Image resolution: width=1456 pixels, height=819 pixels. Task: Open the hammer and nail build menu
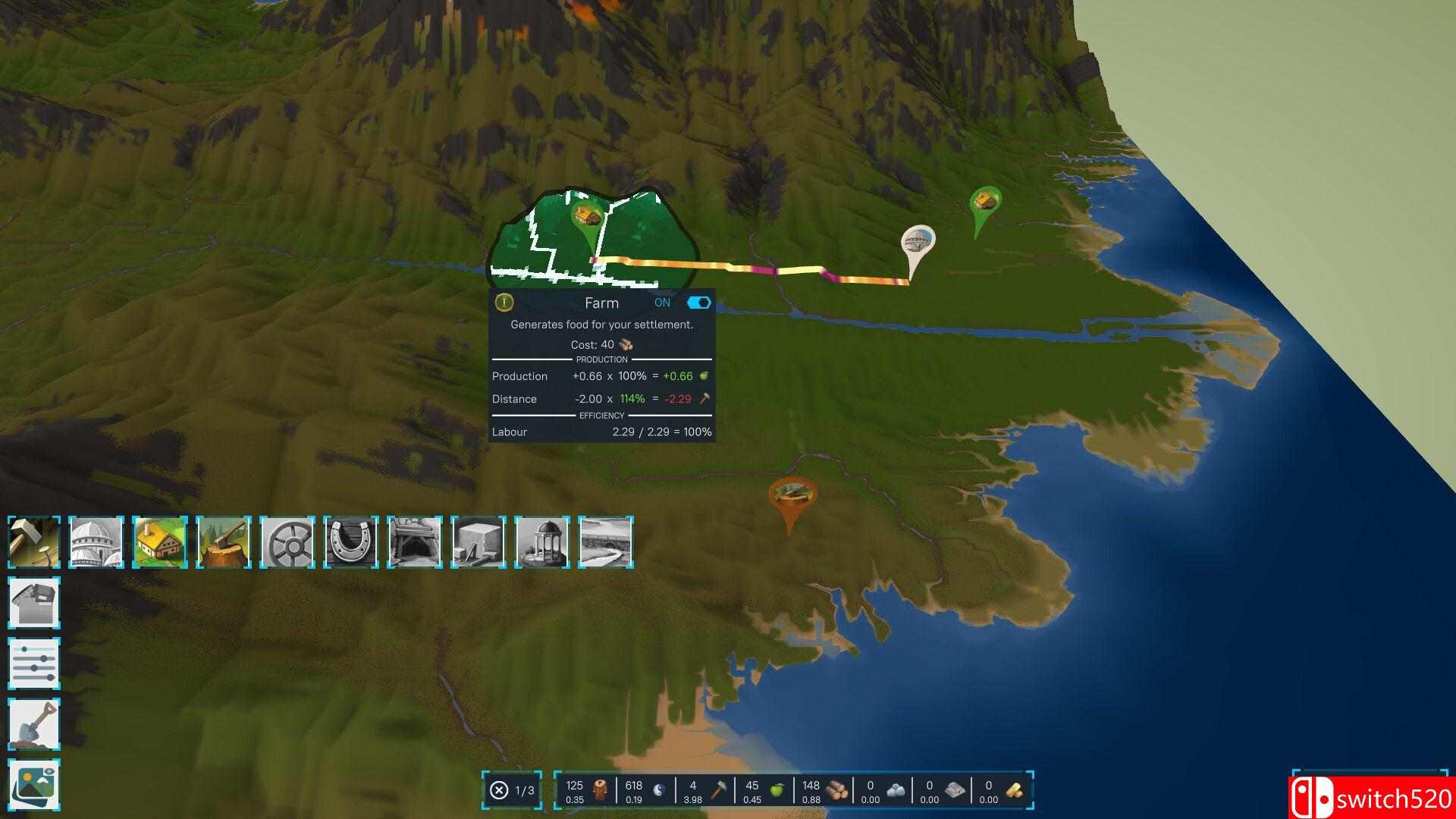pyautogui.click(x=34, y=541)
